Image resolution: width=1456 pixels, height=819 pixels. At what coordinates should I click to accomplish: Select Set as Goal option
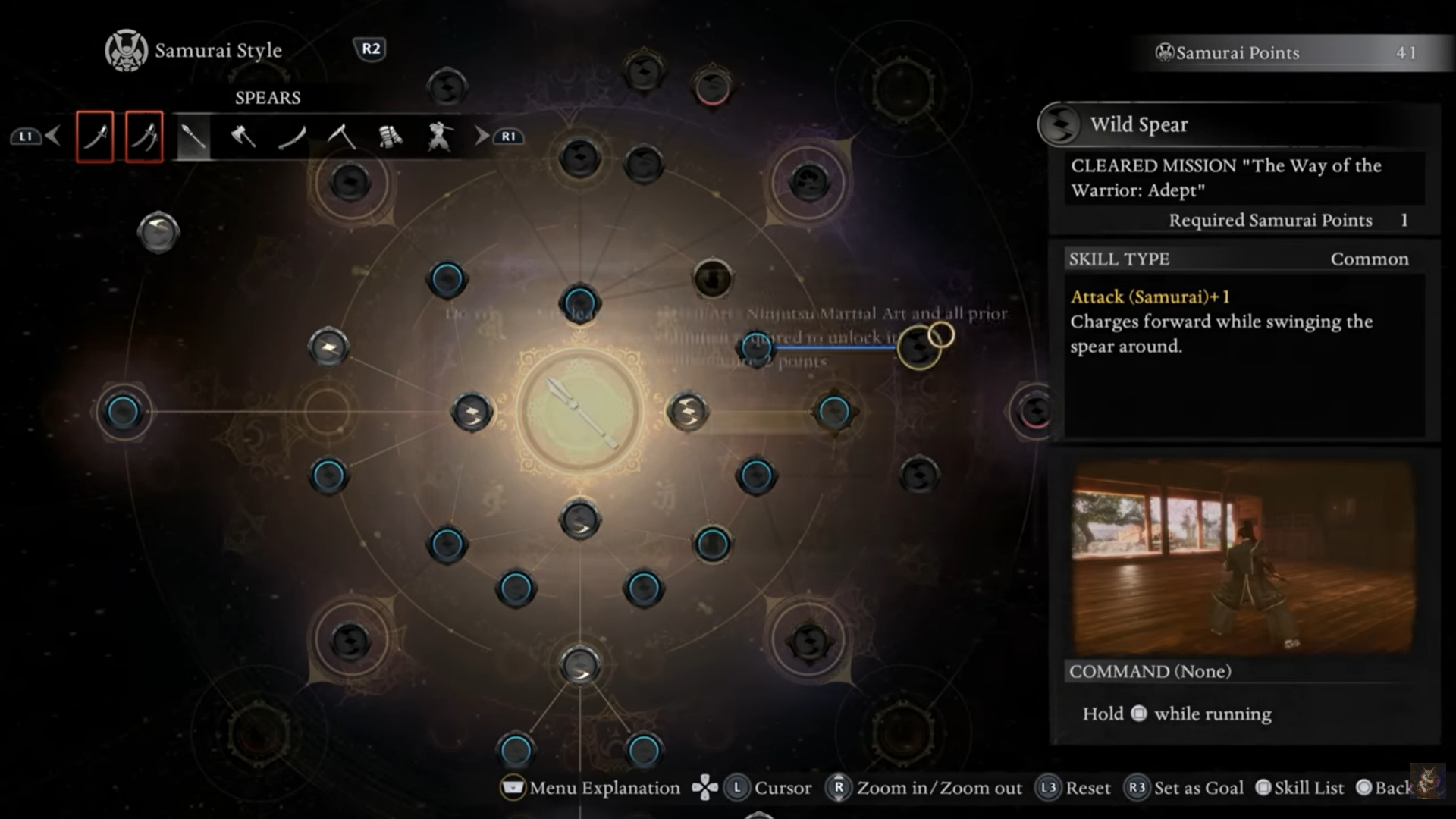[x=1185, y=788]
